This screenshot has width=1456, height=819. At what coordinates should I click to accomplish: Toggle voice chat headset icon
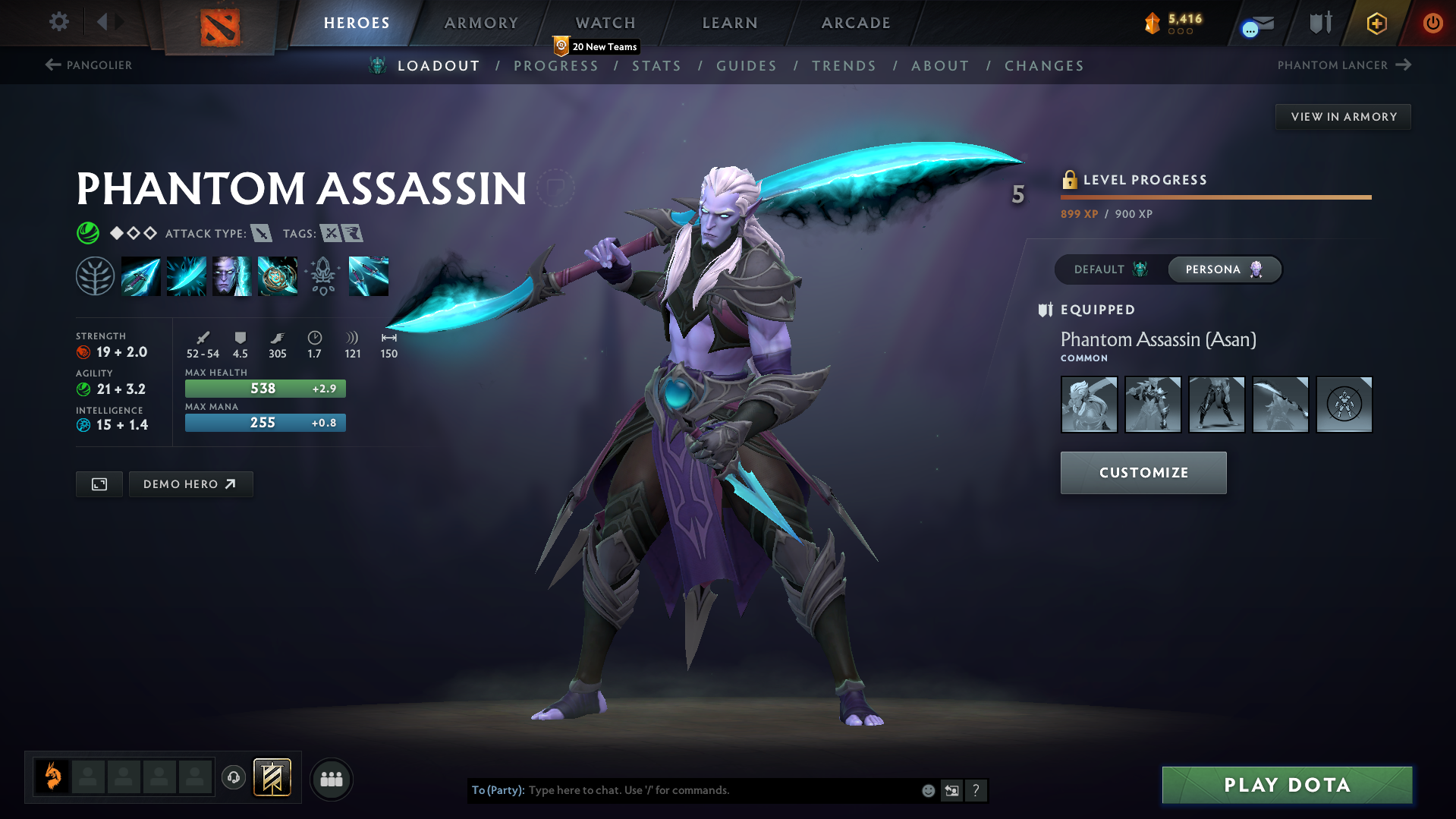(233, 778)
